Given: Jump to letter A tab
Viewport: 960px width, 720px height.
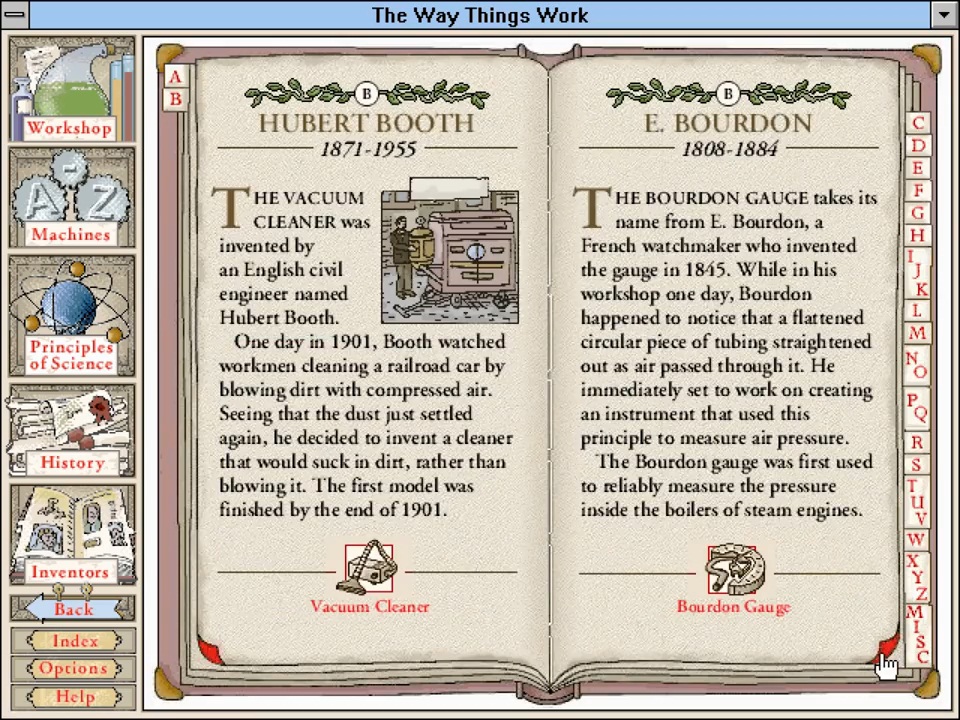Looking at the screenshot, I should [176, 77].
